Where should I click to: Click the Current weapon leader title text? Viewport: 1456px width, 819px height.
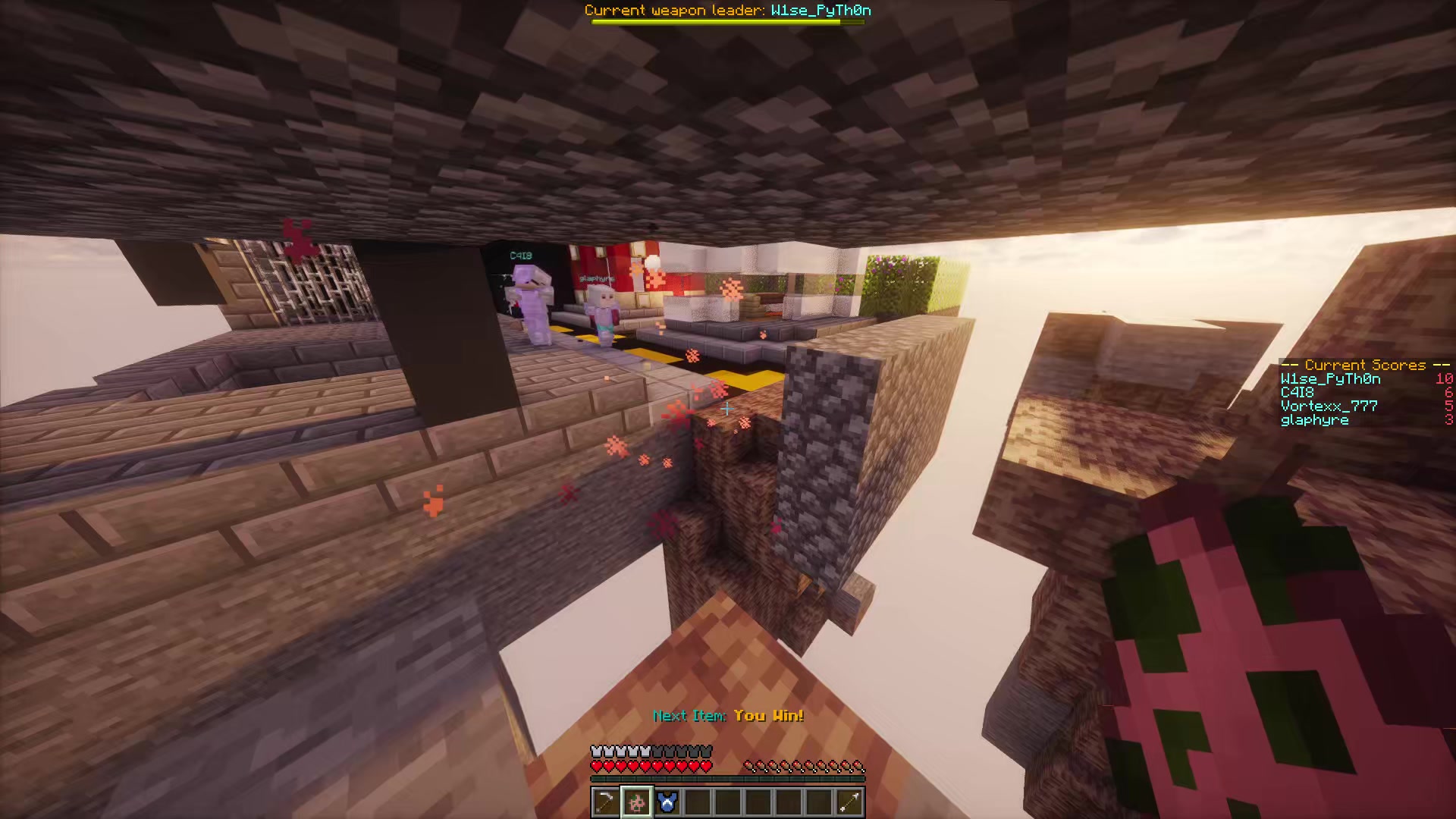[726, 11]
